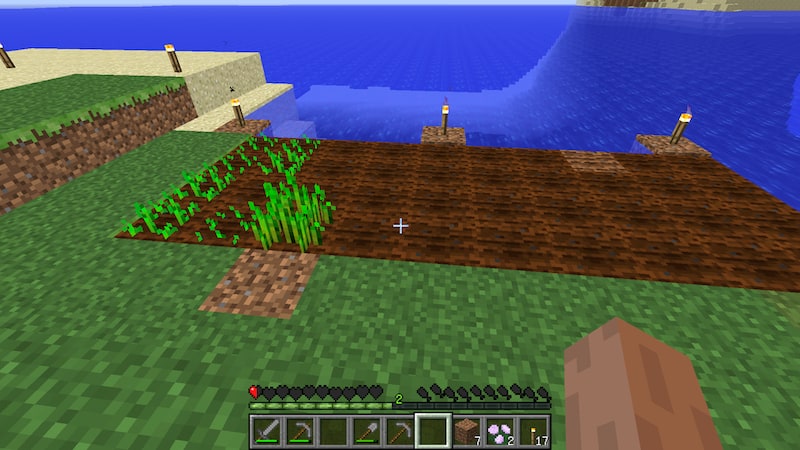Select the shovel hotbar slot
800x450 pixels.
[x=366, y=432]
